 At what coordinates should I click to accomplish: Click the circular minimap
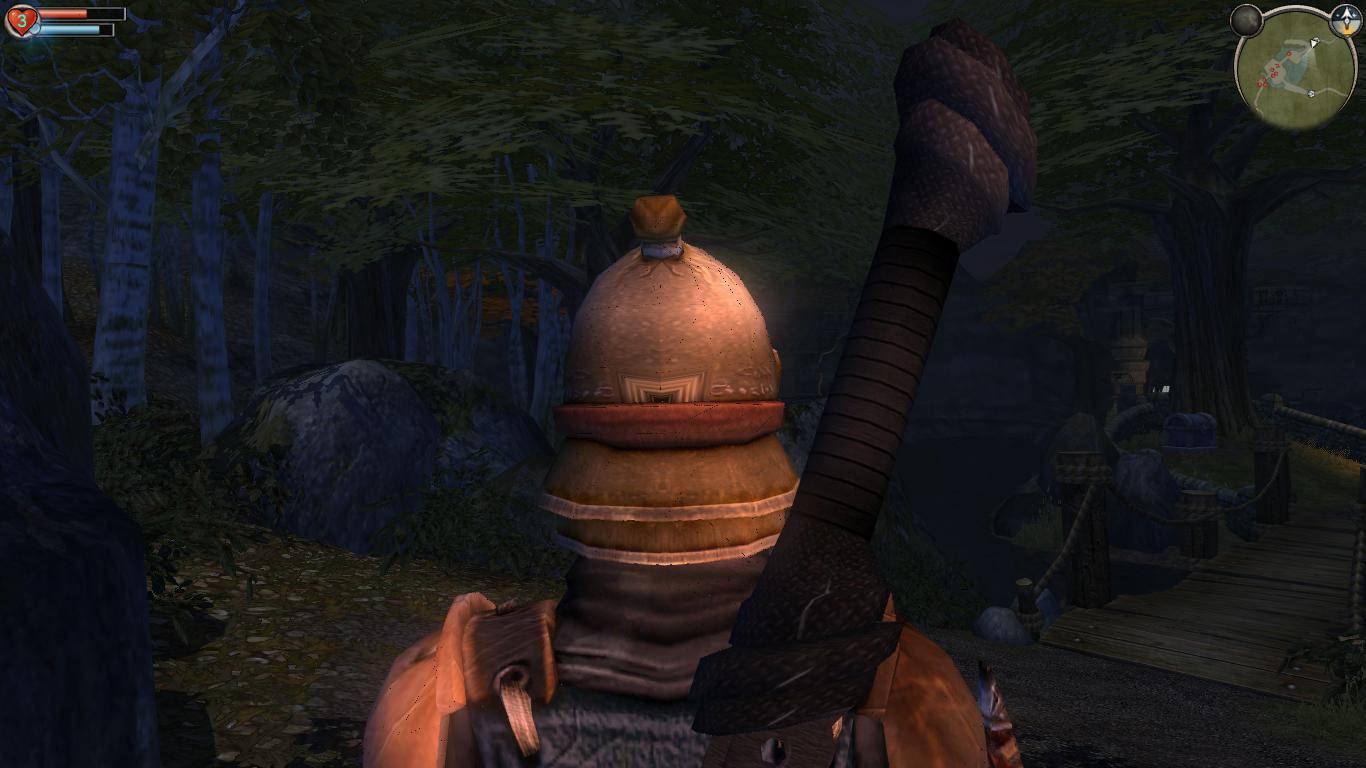(1296, 69)
